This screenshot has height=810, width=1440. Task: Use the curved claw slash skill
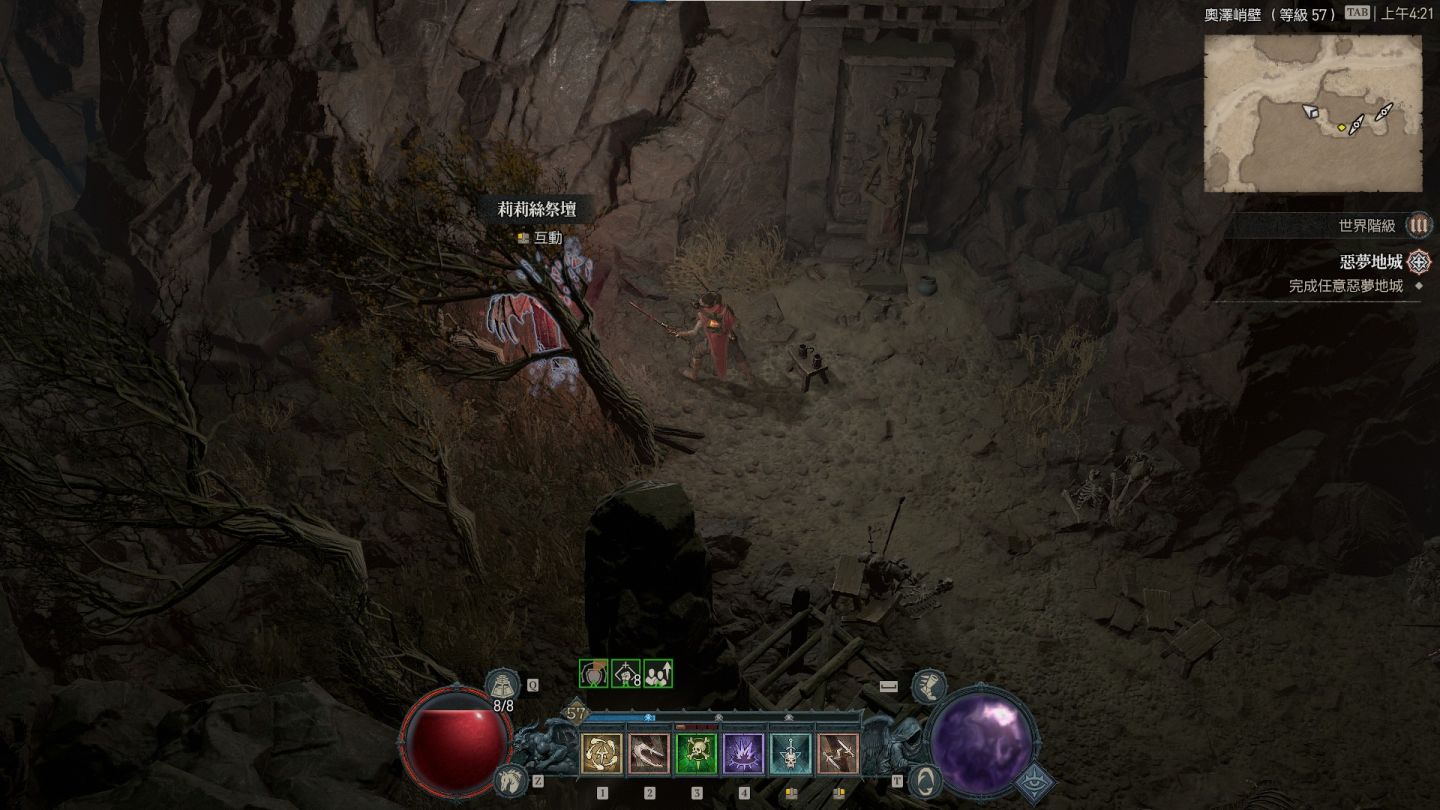[649, 754]
